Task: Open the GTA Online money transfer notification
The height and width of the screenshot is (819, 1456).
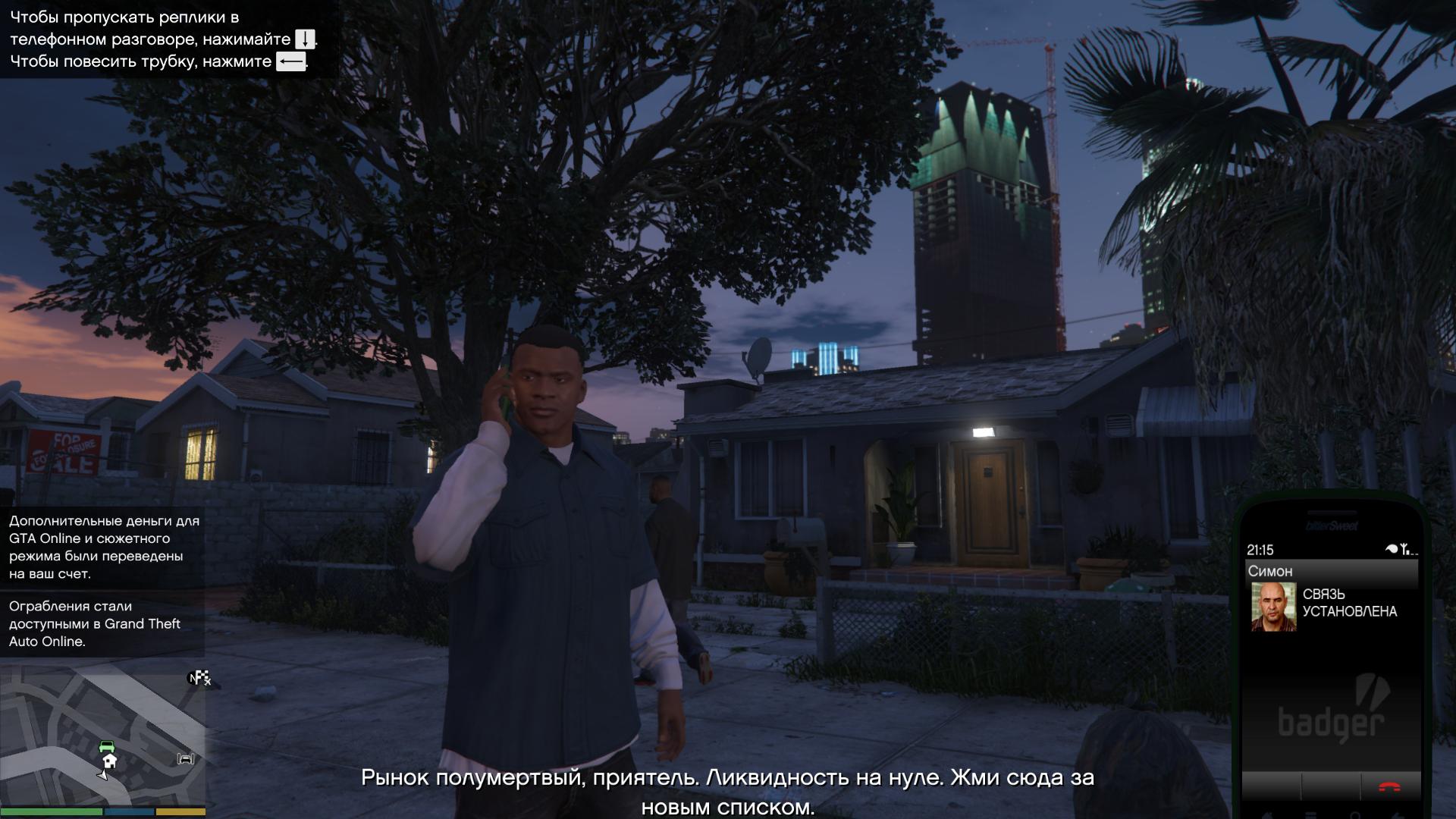Action: pos(102,547)
